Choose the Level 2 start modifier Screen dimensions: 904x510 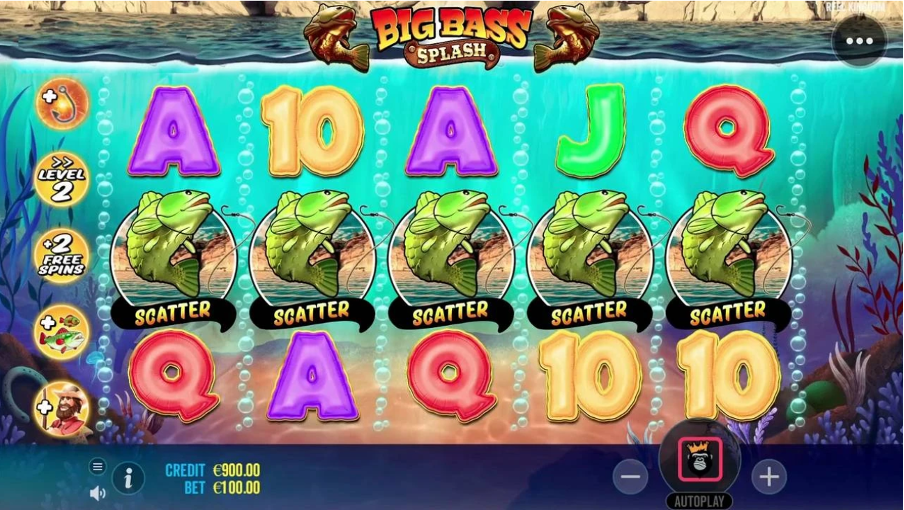(62, 180)
